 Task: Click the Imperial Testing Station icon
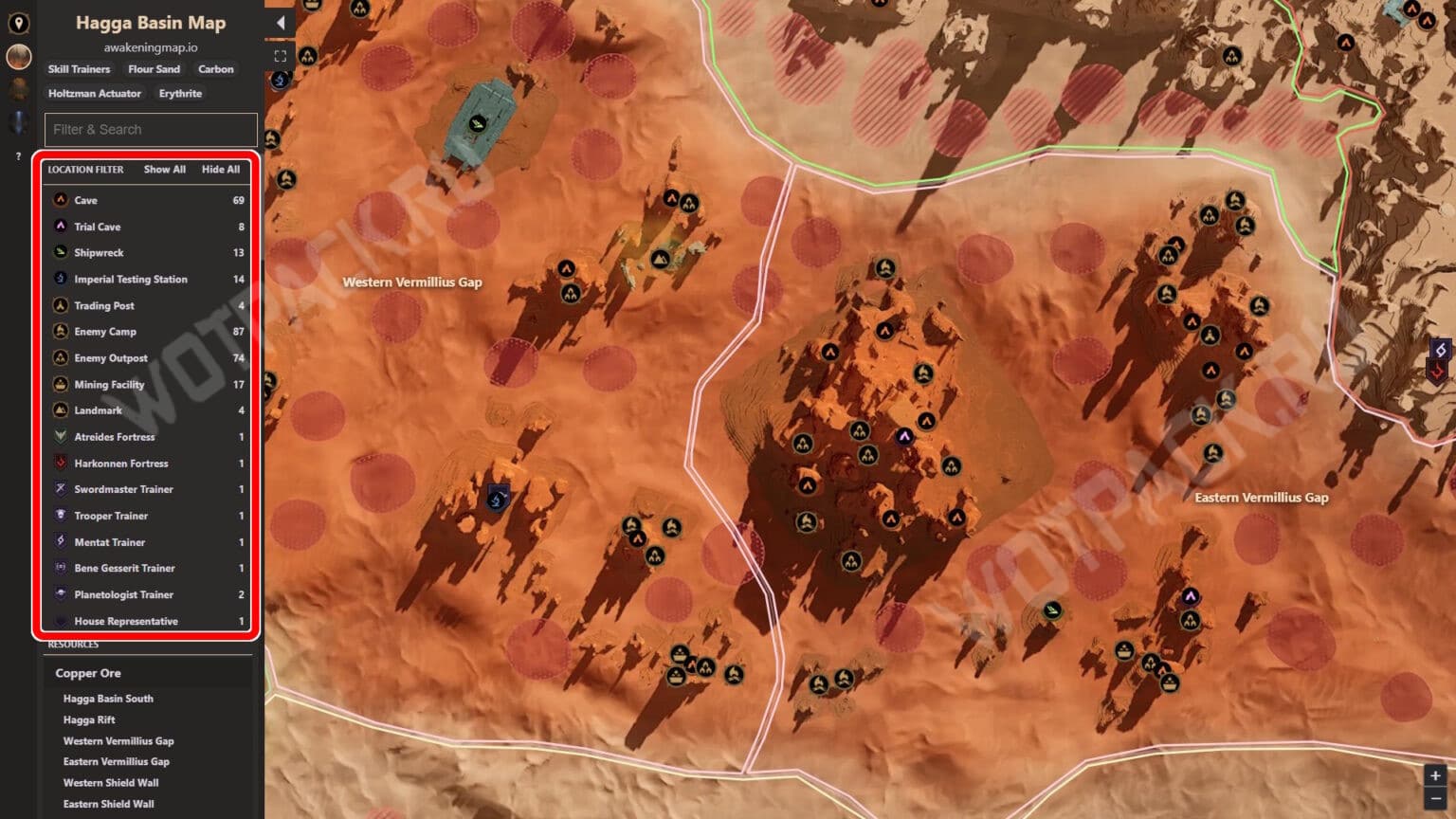61,279
